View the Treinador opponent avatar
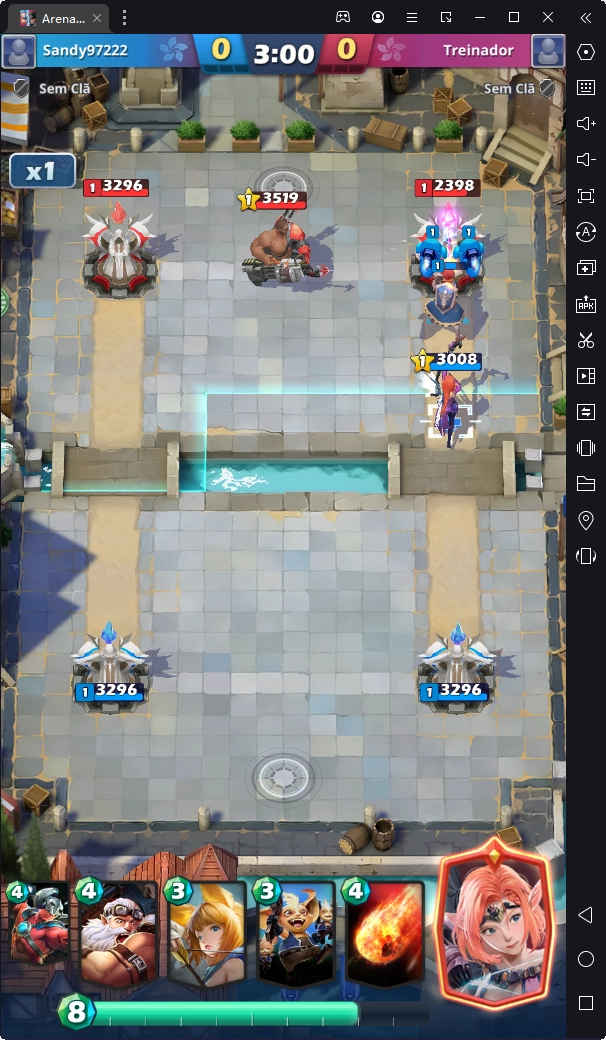 548,51
